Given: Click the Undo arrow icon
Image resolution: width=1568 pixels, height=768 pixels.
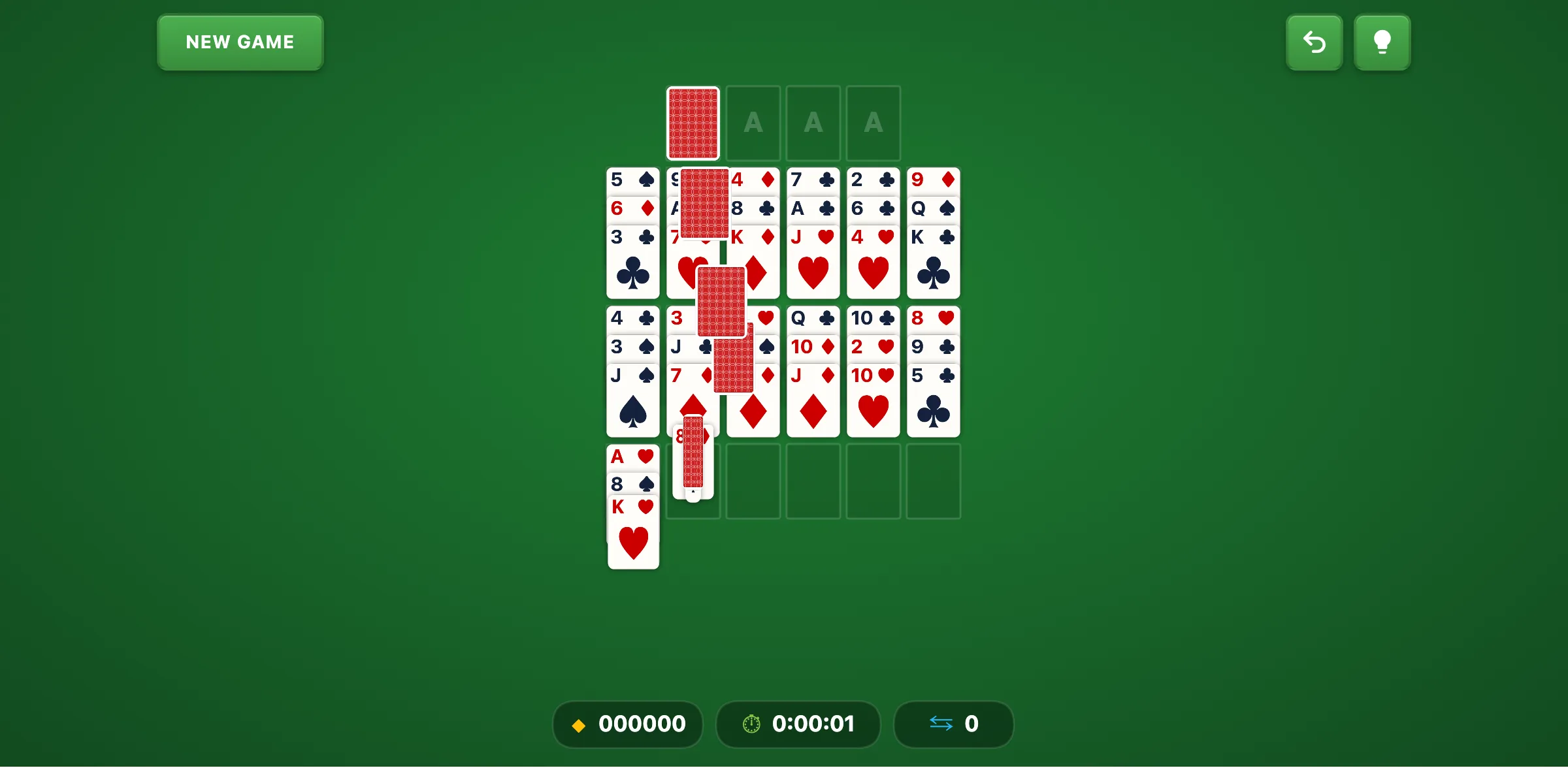Looking at the screenshot, I should [x=1314, y=42].
